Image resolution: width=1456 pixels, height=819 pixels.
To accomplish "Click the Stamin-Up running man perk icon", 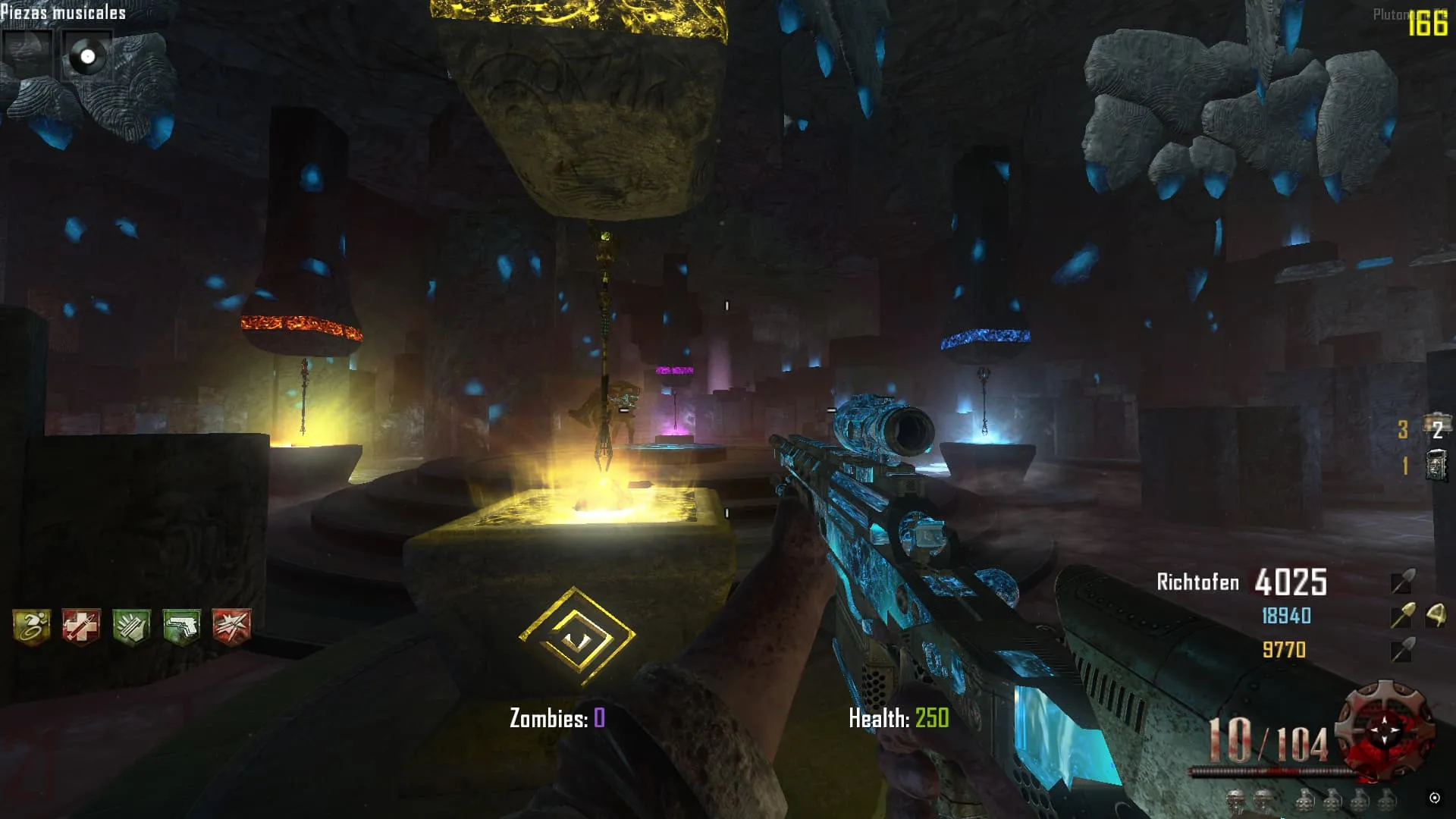I will tap(31, 626).
